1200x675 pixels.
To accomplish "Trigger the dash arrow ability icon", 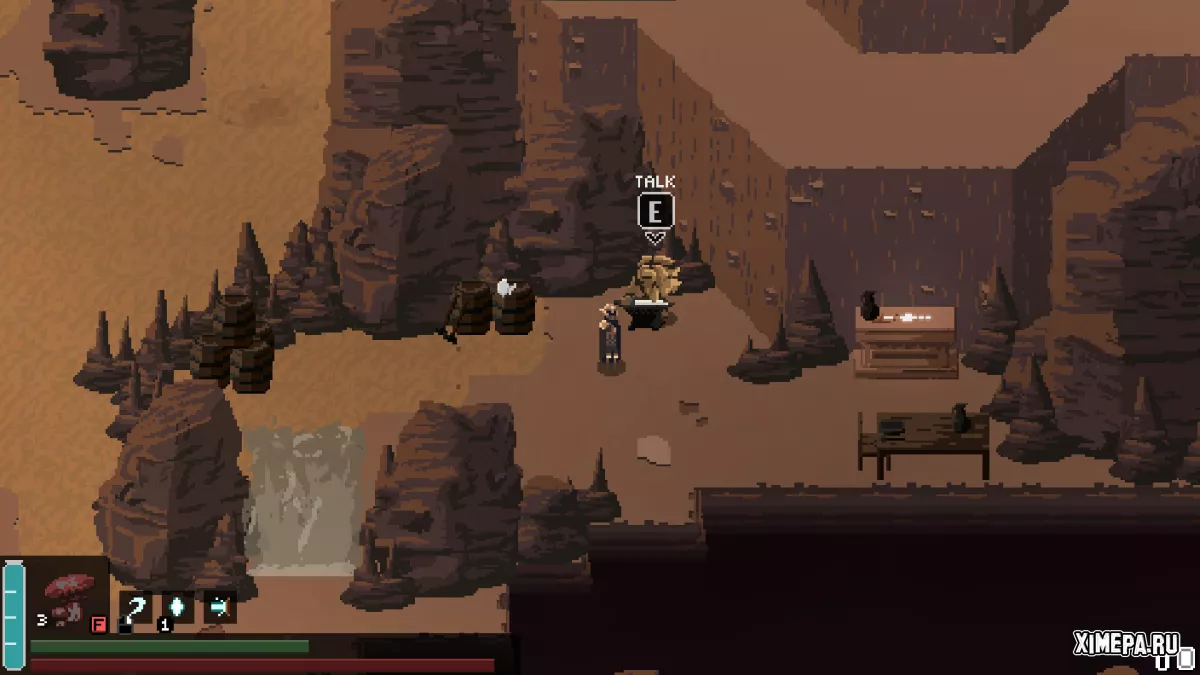I will tap(219, 606).
